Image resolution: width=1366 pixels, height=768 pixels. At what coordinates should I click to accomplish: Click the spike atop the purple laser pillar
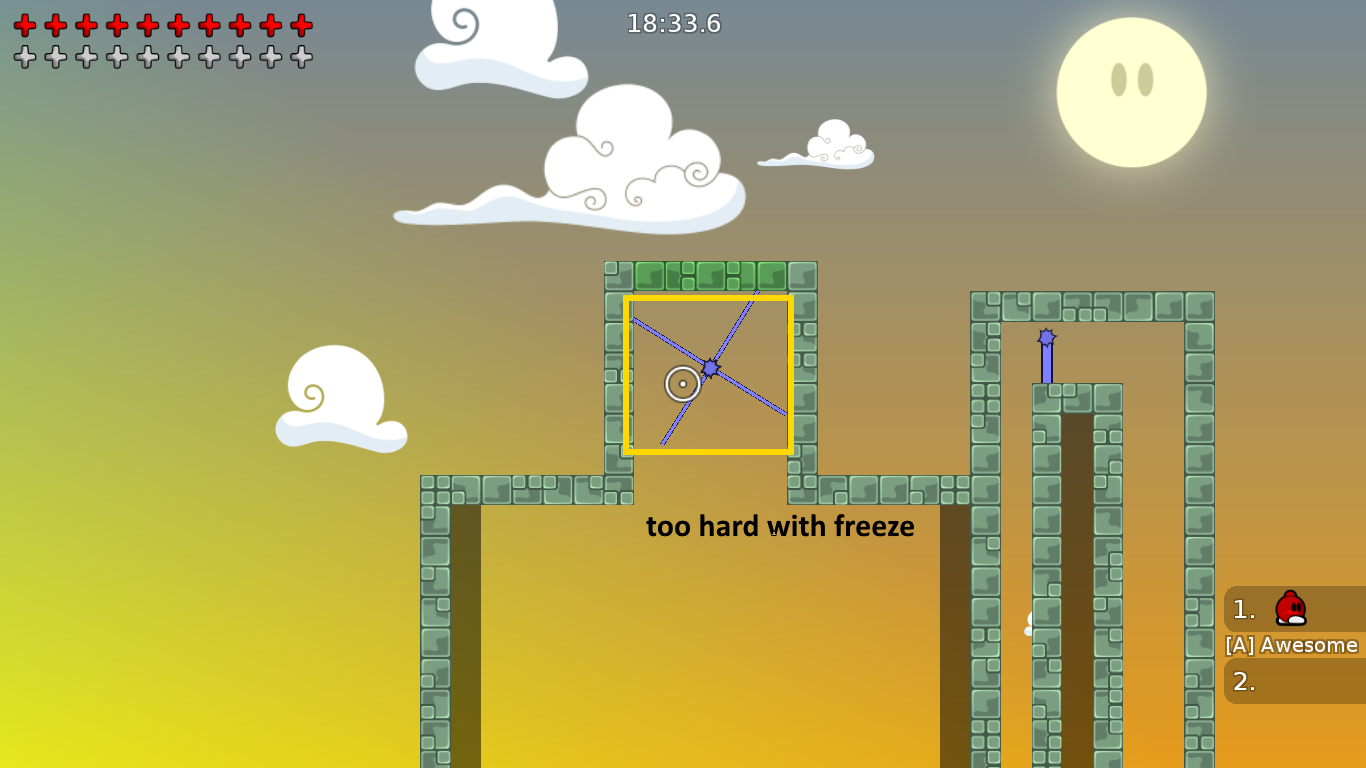tap(1046, 338)
